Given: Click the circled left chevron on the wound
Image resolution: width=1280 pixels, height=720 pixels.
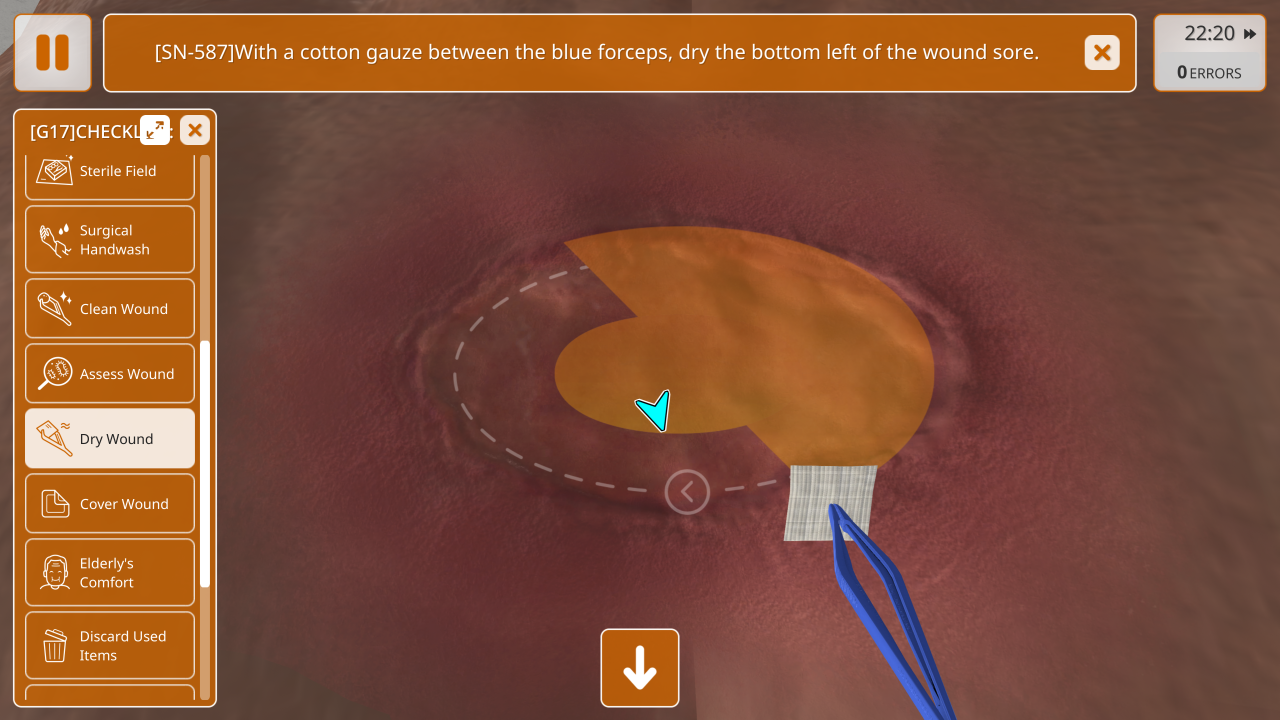Looking at the screenshot, I should point(687,491).
